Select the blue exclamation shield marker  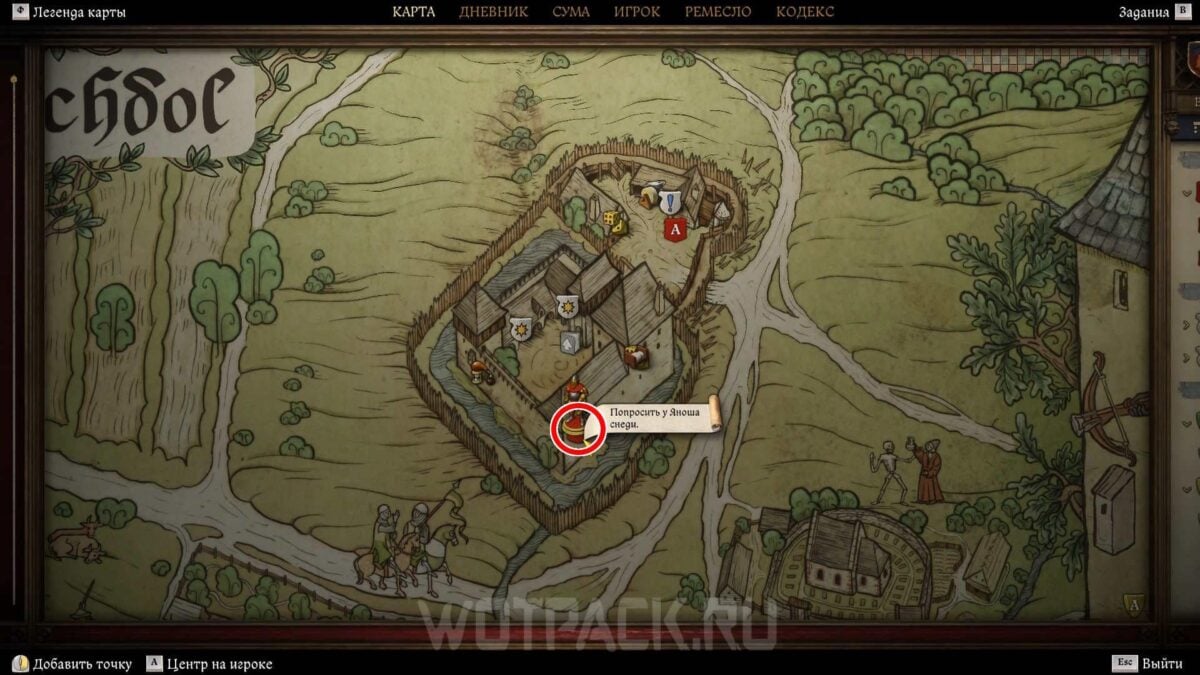668,201
